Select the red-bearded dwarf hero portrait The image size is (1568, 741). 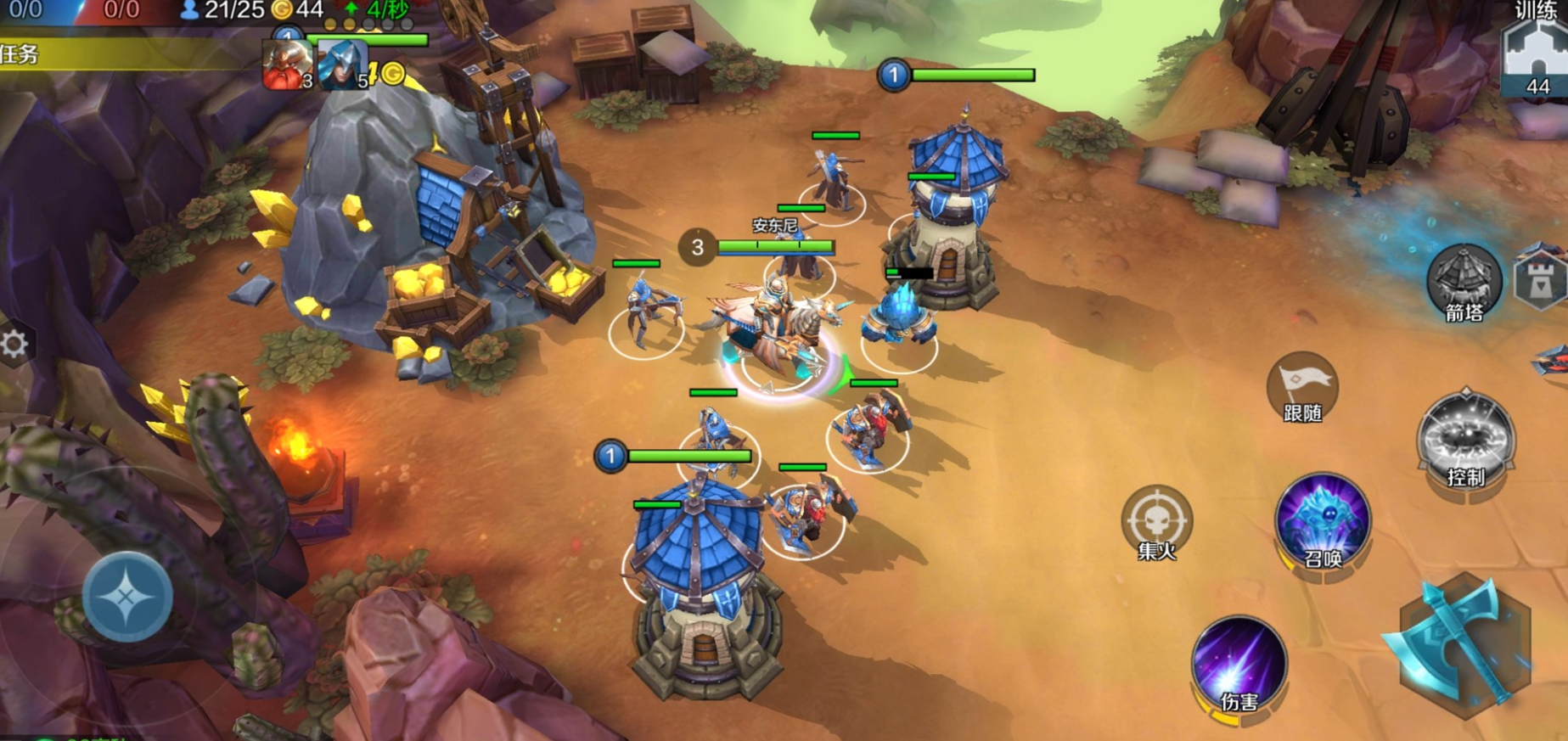click(287, 65)
